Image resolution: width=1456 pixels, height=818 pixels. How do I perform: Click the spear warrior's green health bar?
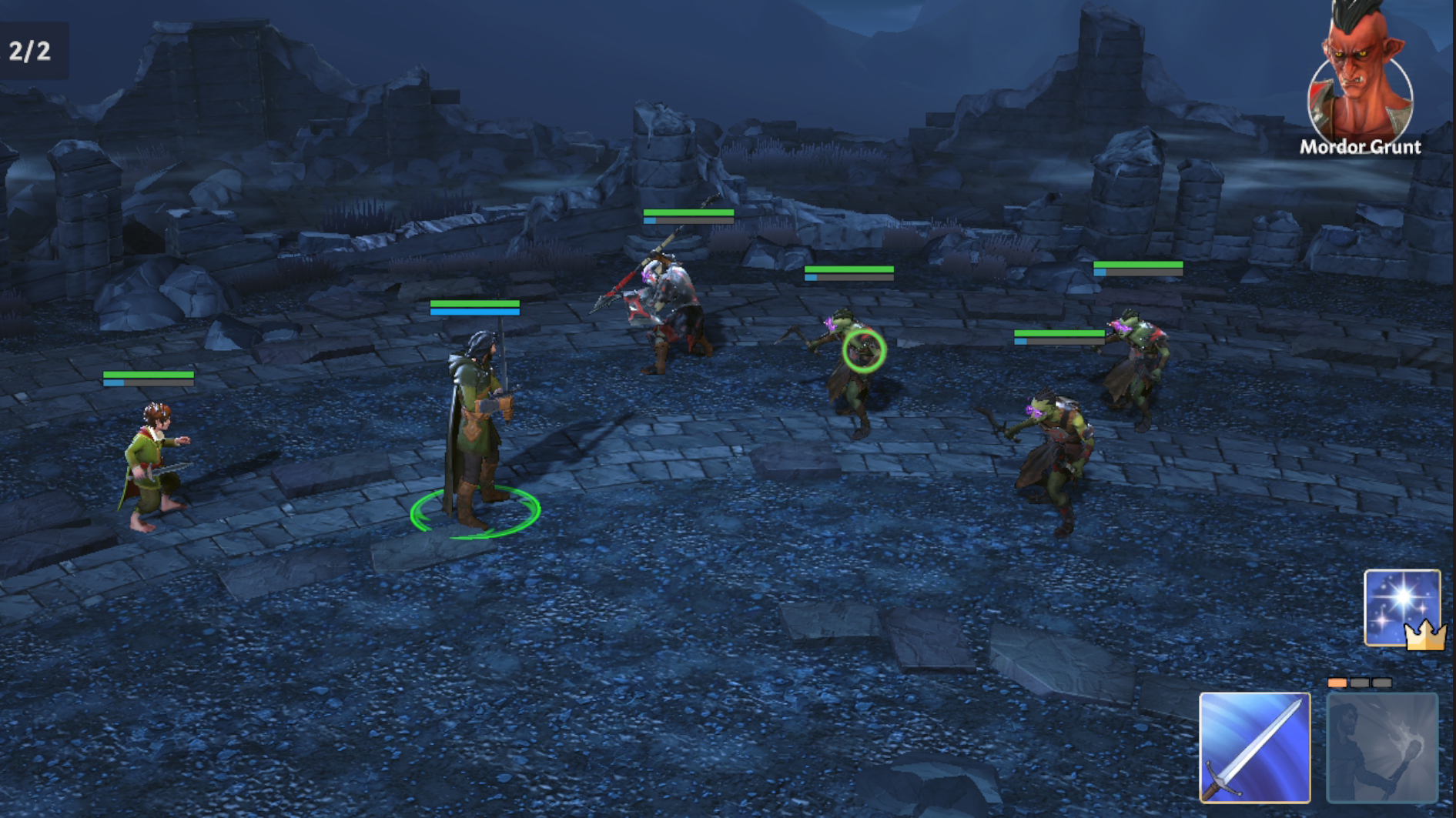(x=688, y=213)
